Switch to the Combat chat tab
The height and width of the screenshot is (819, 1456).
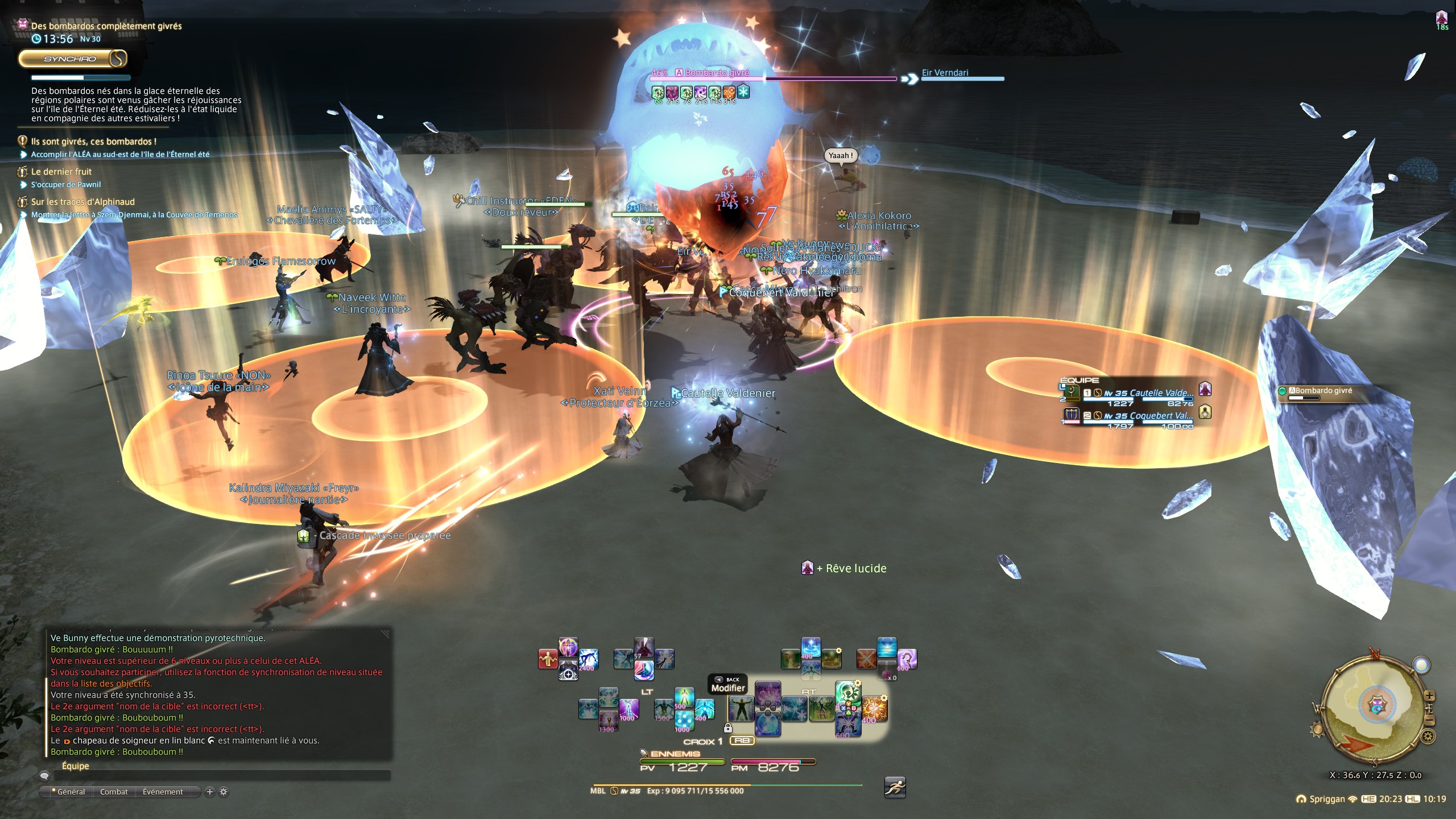(x=114, y=792)
